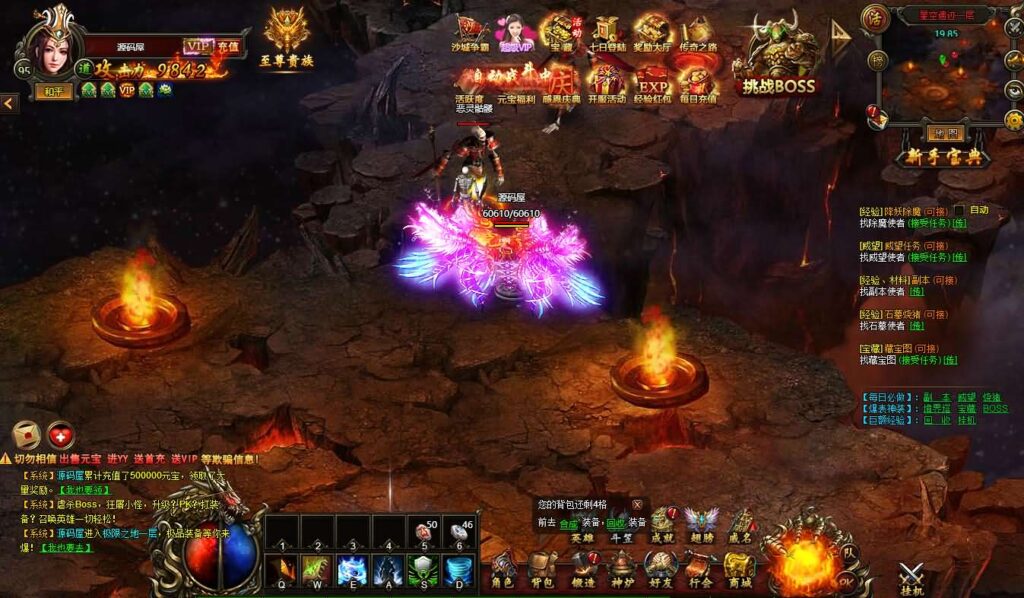Open the 经验红包 EXP envelope

coord(652,82)
